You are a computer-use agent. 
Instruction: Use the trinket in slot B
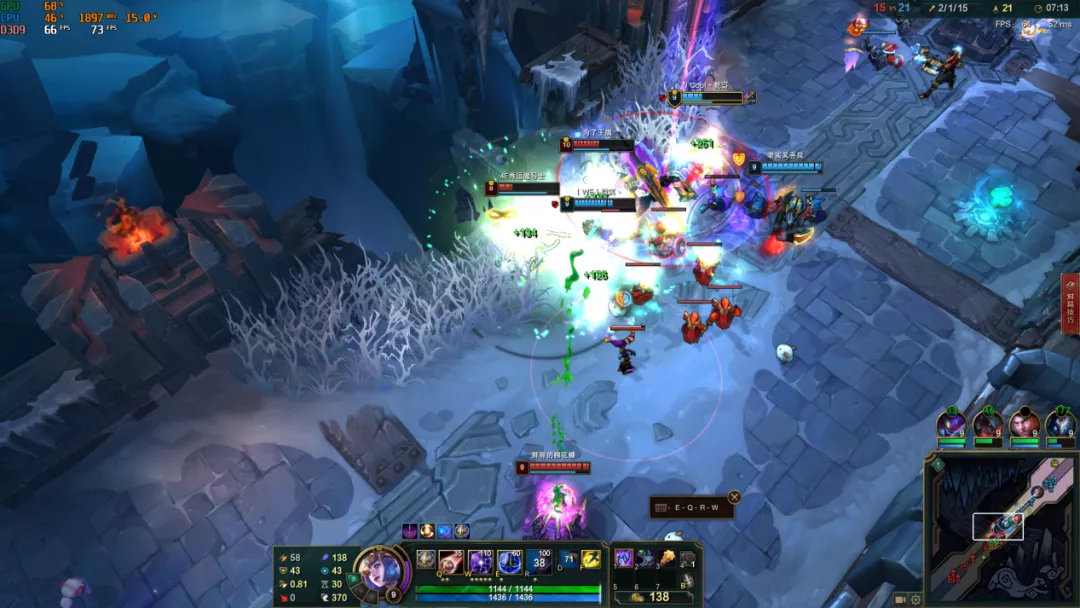click(x=688, y=582)
